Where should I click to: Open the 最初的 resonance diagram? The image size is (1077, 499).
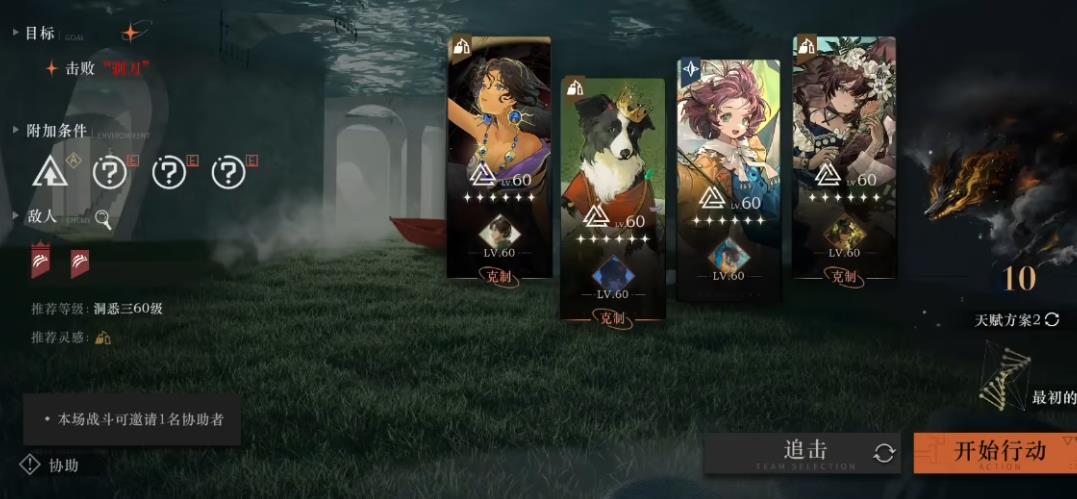(1005, 375)
